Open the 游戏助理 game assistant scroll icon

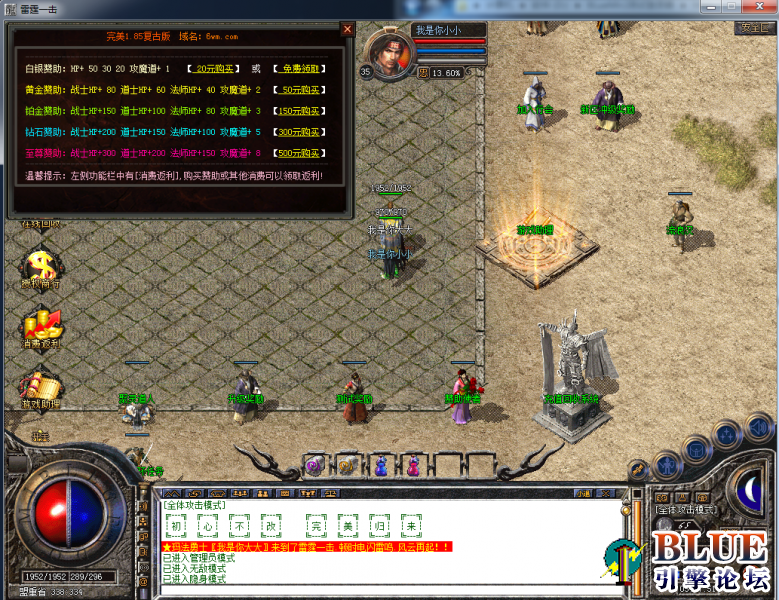coord(42,386)
